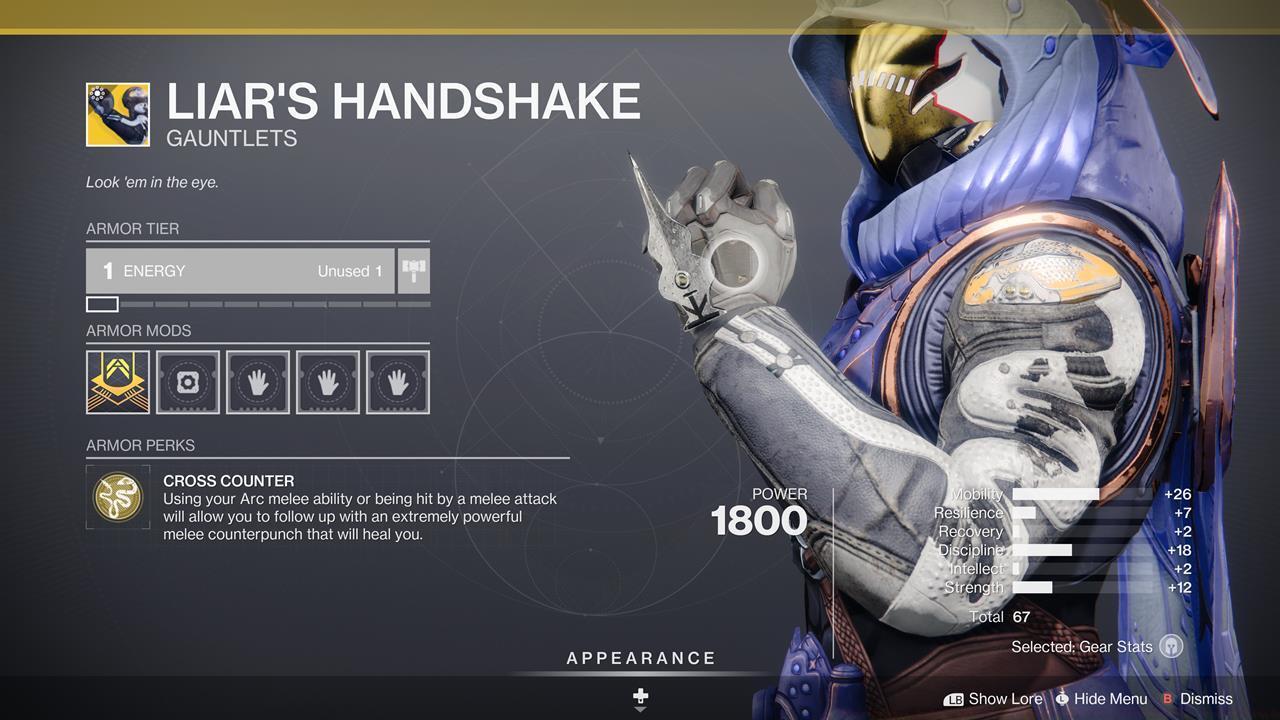Click the Mobility stat bar

coord(1055,494)
